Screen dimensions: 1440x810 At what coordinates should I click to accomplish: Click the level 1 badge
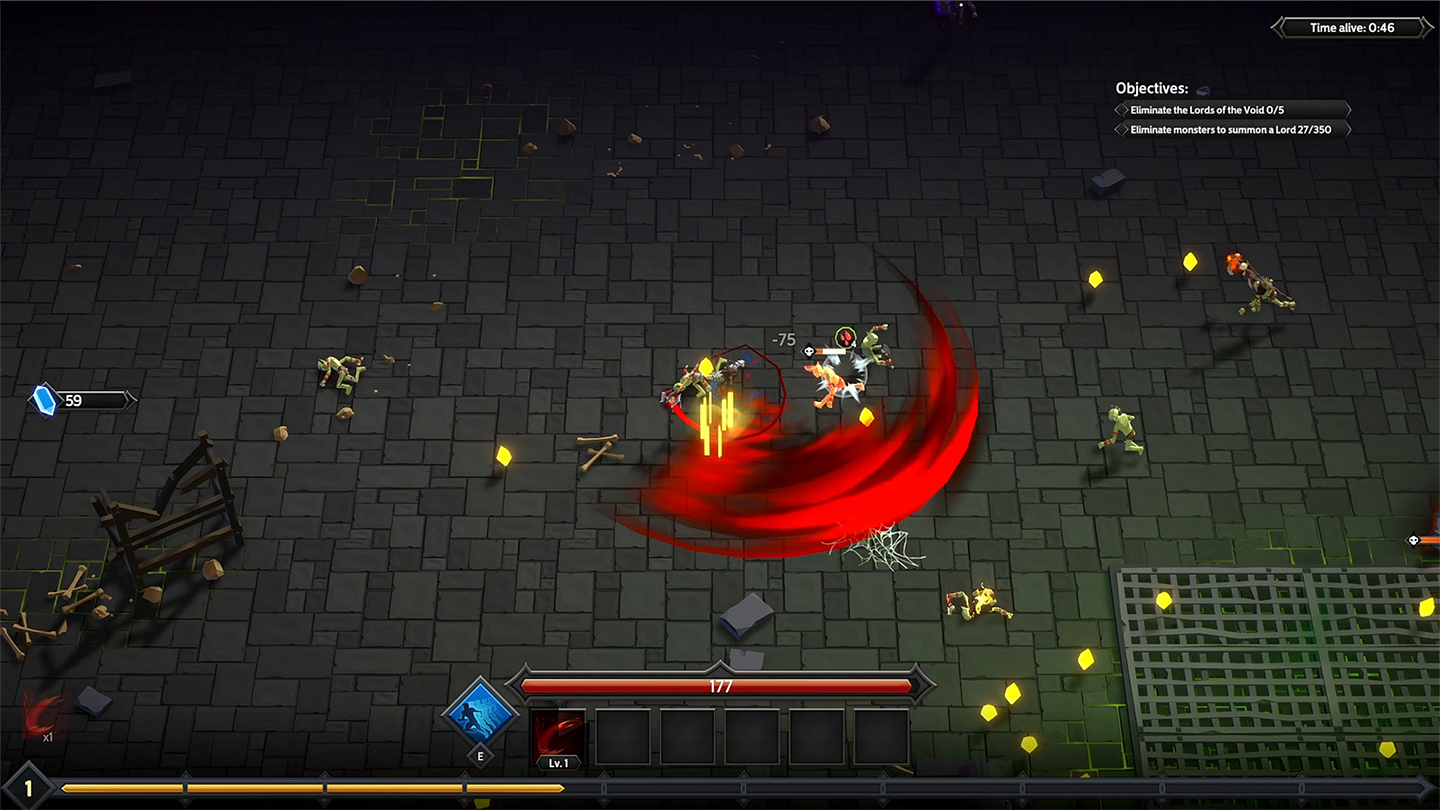28,789
